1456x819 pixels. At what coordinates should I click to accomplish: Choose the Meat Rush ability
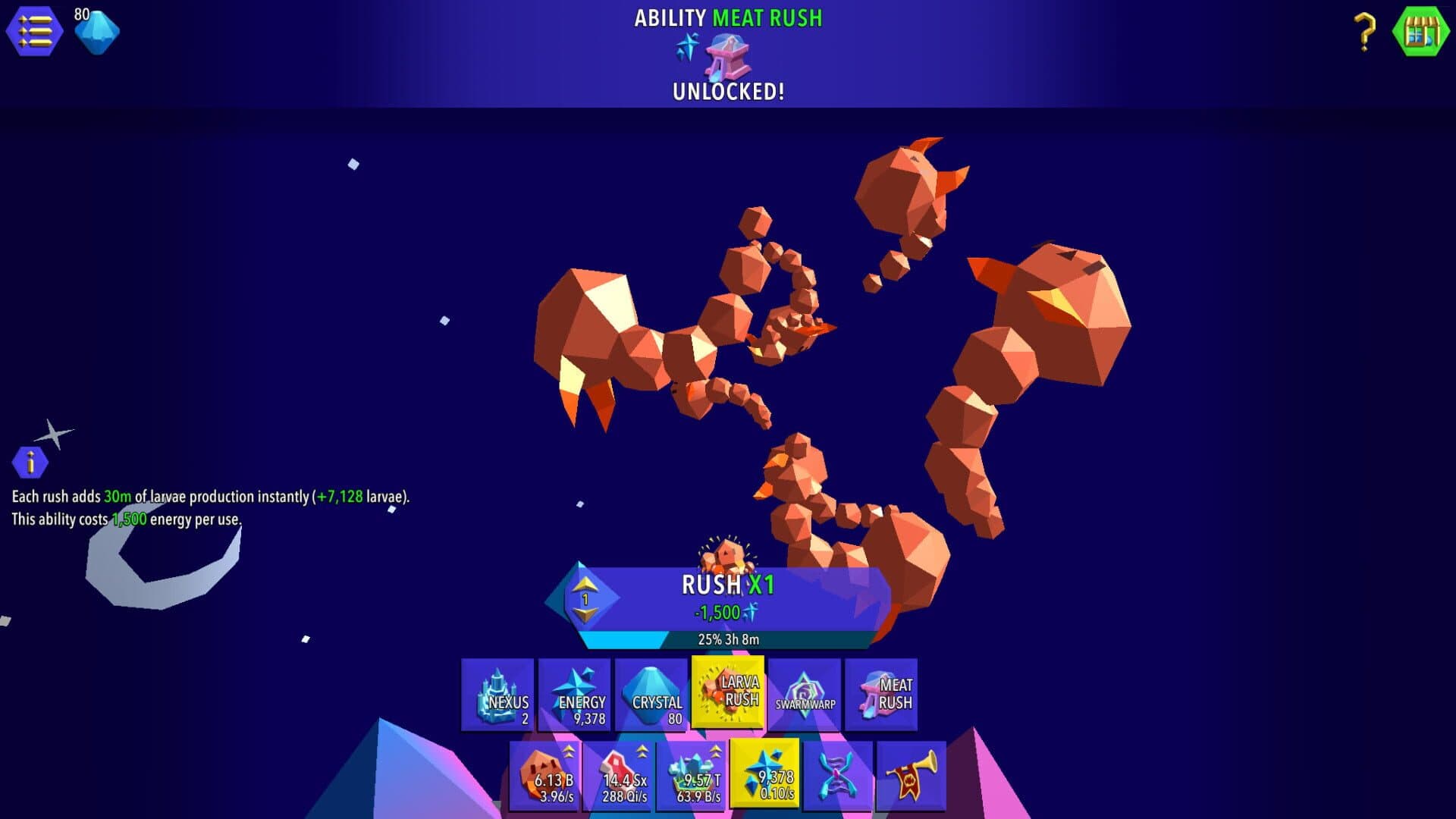pyautogui.click(x=881, y=695)
